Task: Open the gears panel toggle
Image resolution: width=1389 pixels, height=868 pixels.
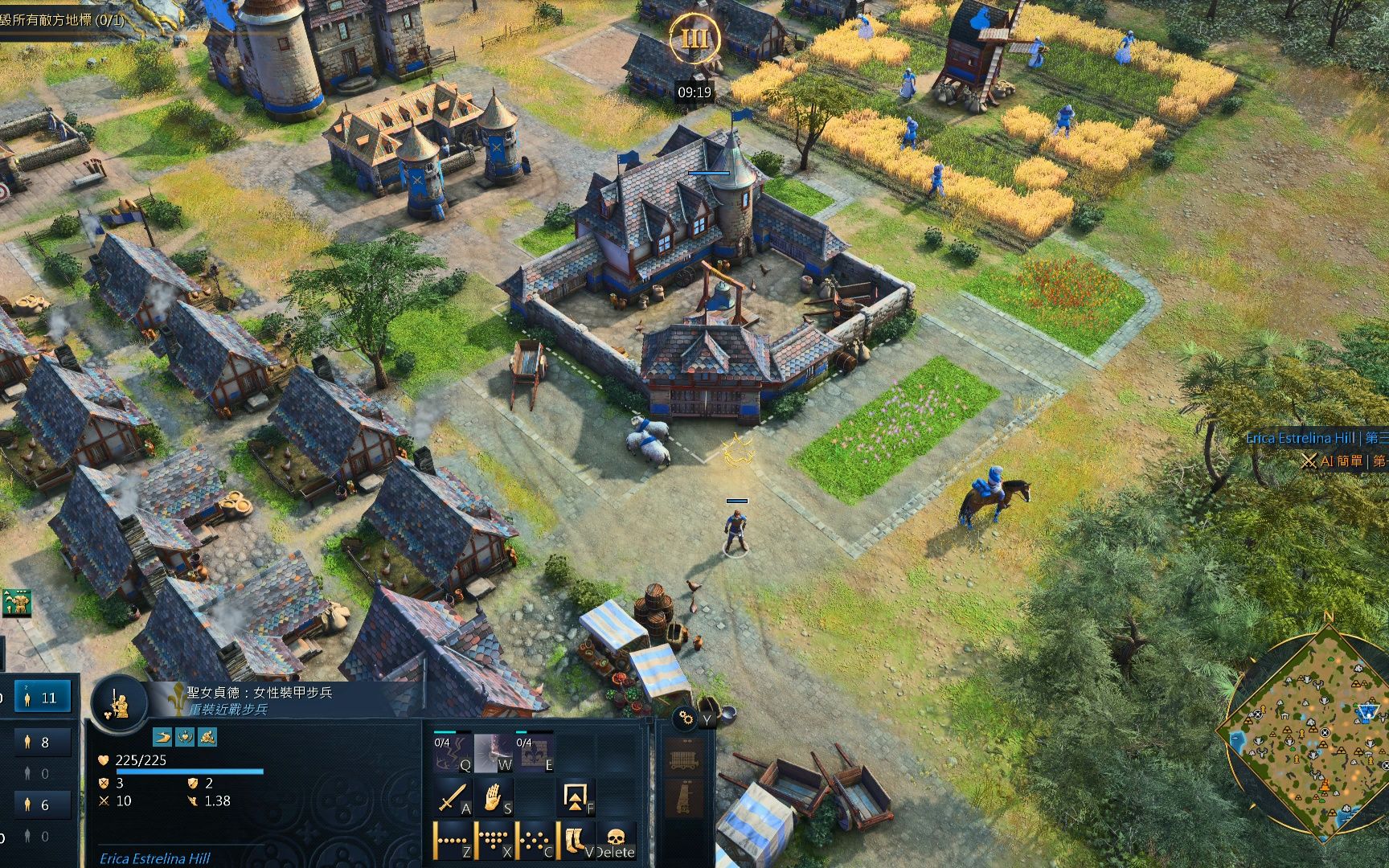Action: point(685,718)
